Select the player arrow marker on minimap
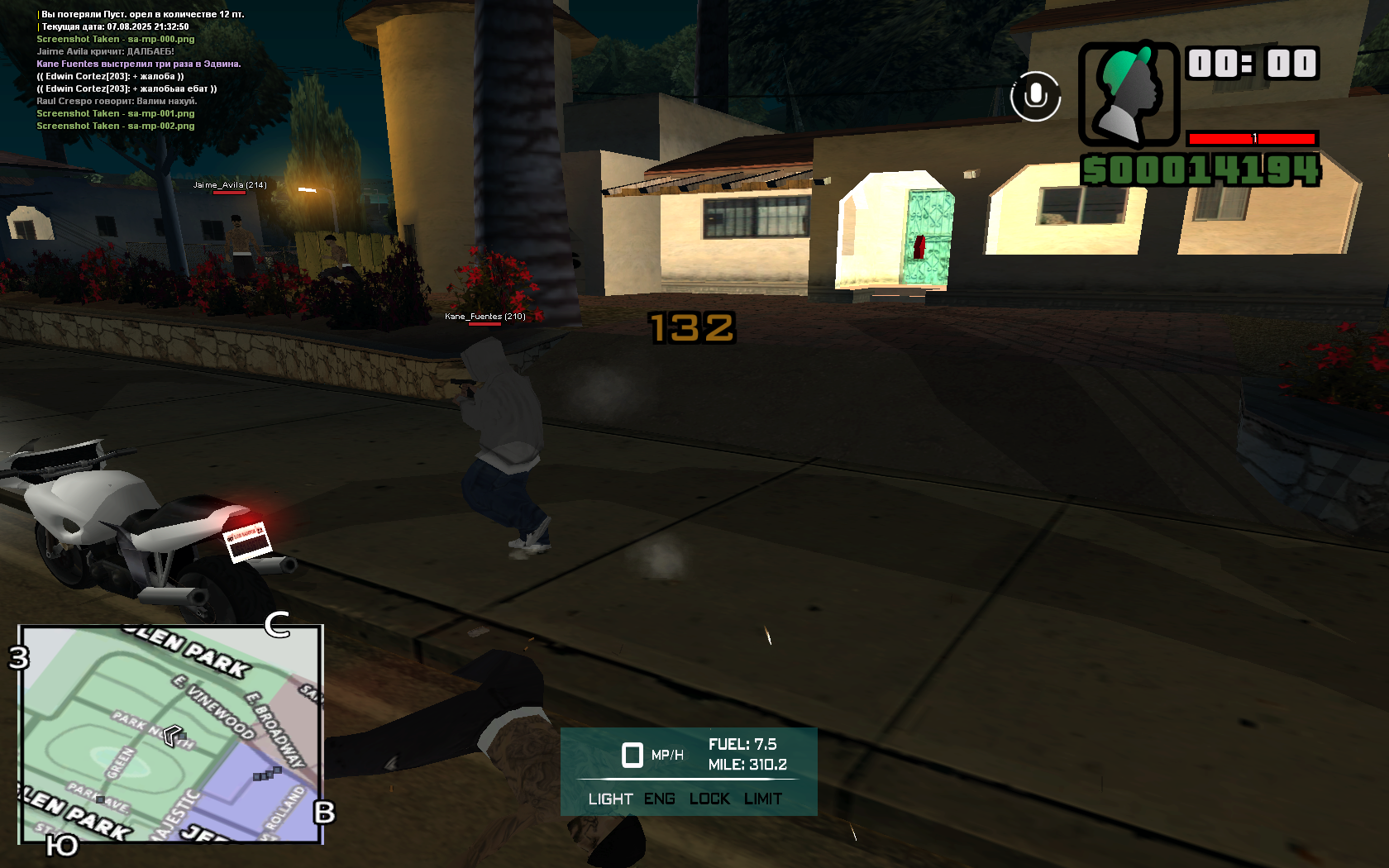The width and height of the screenshot is (1389, 868). (x=173, y=734)
